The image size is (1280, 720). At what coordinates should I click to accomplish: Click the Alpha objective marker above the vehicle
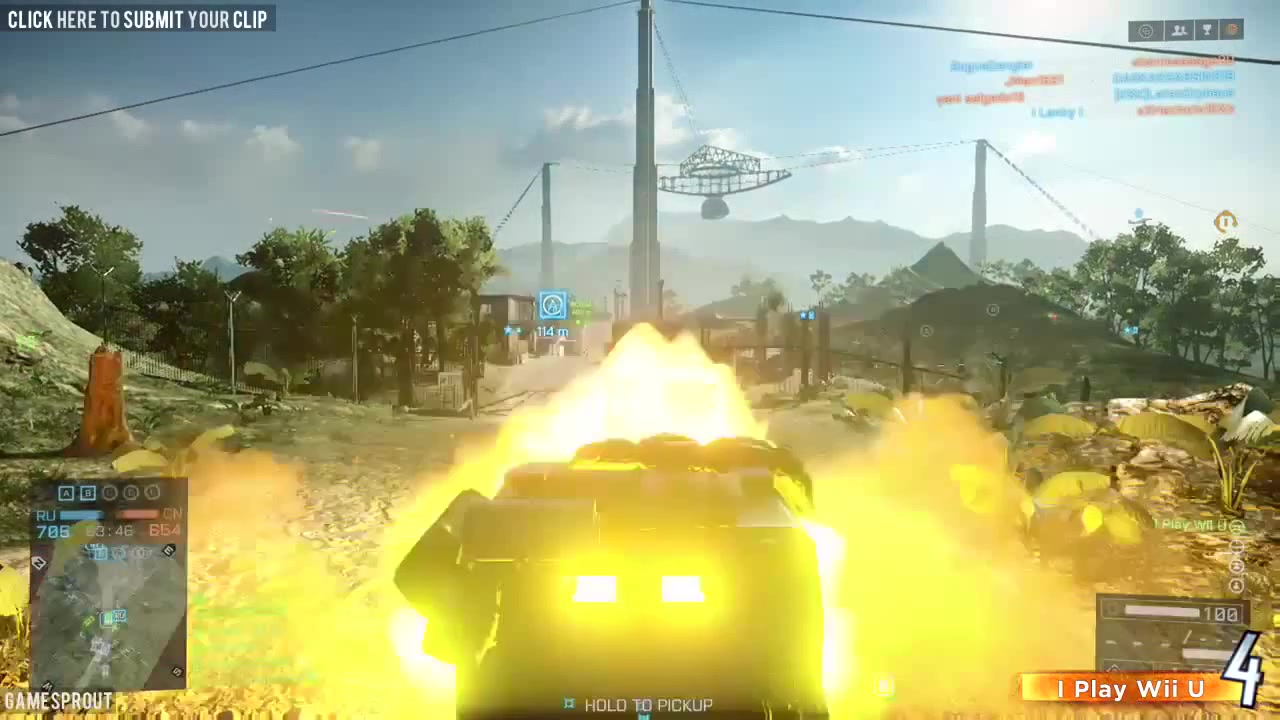pos(552,305)
